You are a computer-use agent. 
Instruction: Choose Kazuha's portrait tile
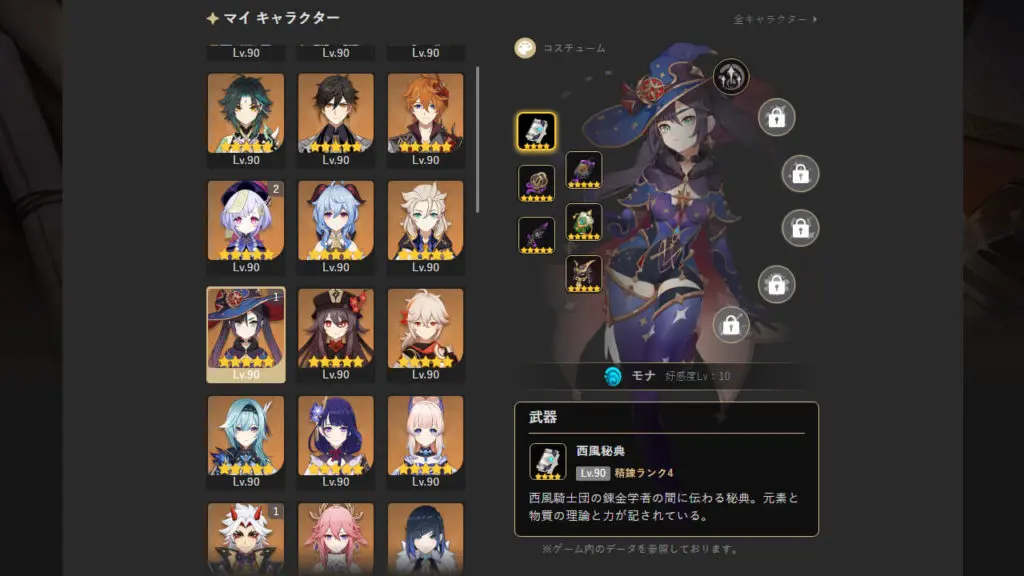(425, 333)
